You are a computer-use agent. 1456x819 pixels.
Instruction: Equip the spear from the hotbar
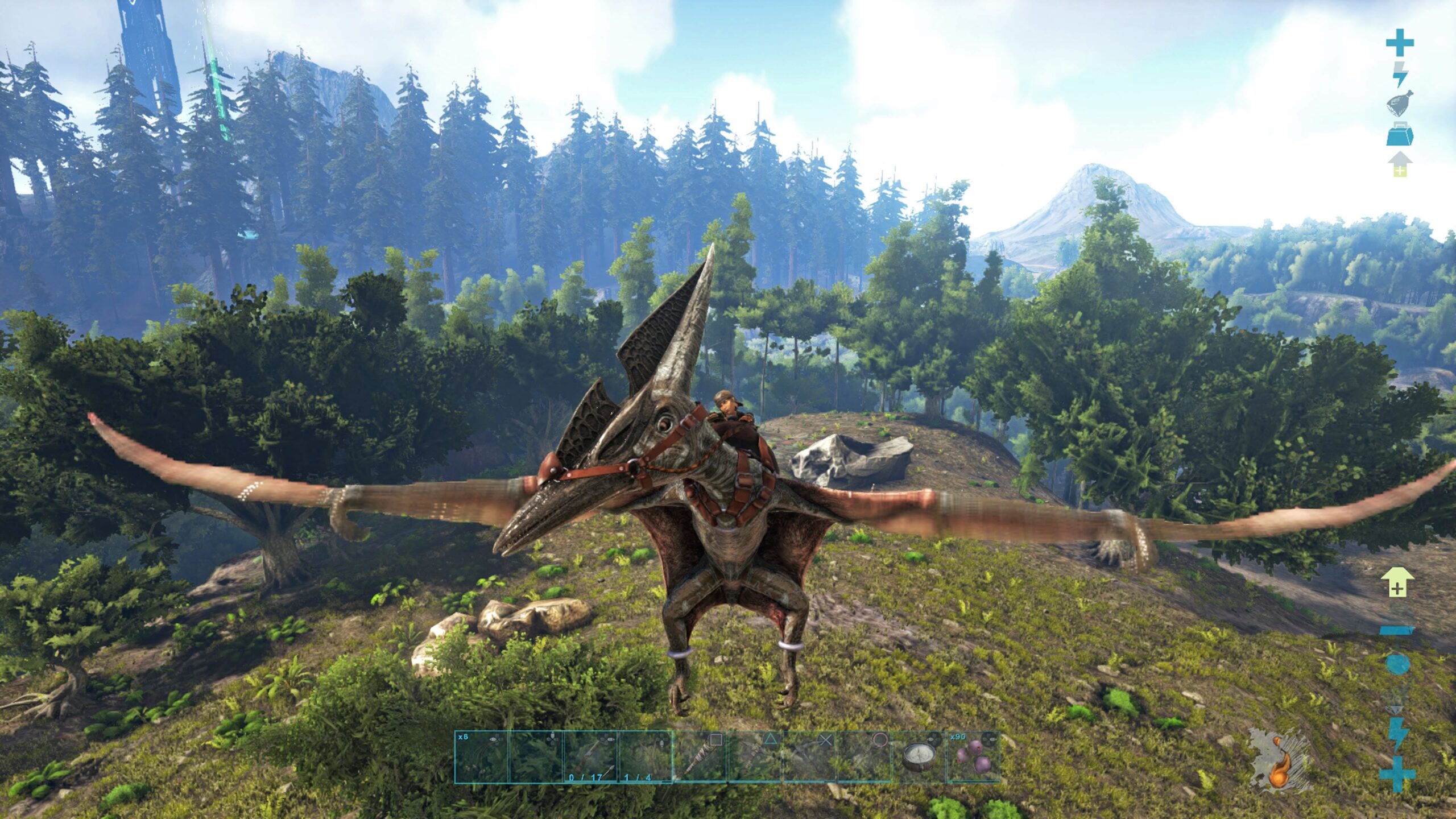click(699, 757)
